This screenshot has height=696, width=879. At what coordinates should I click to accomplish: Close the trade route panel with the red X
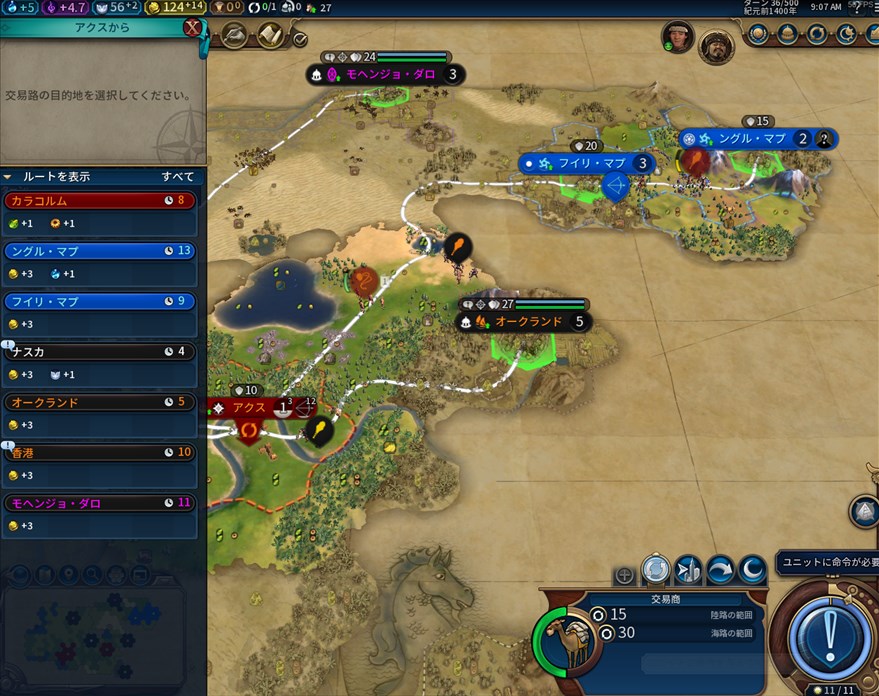[192, 28]
